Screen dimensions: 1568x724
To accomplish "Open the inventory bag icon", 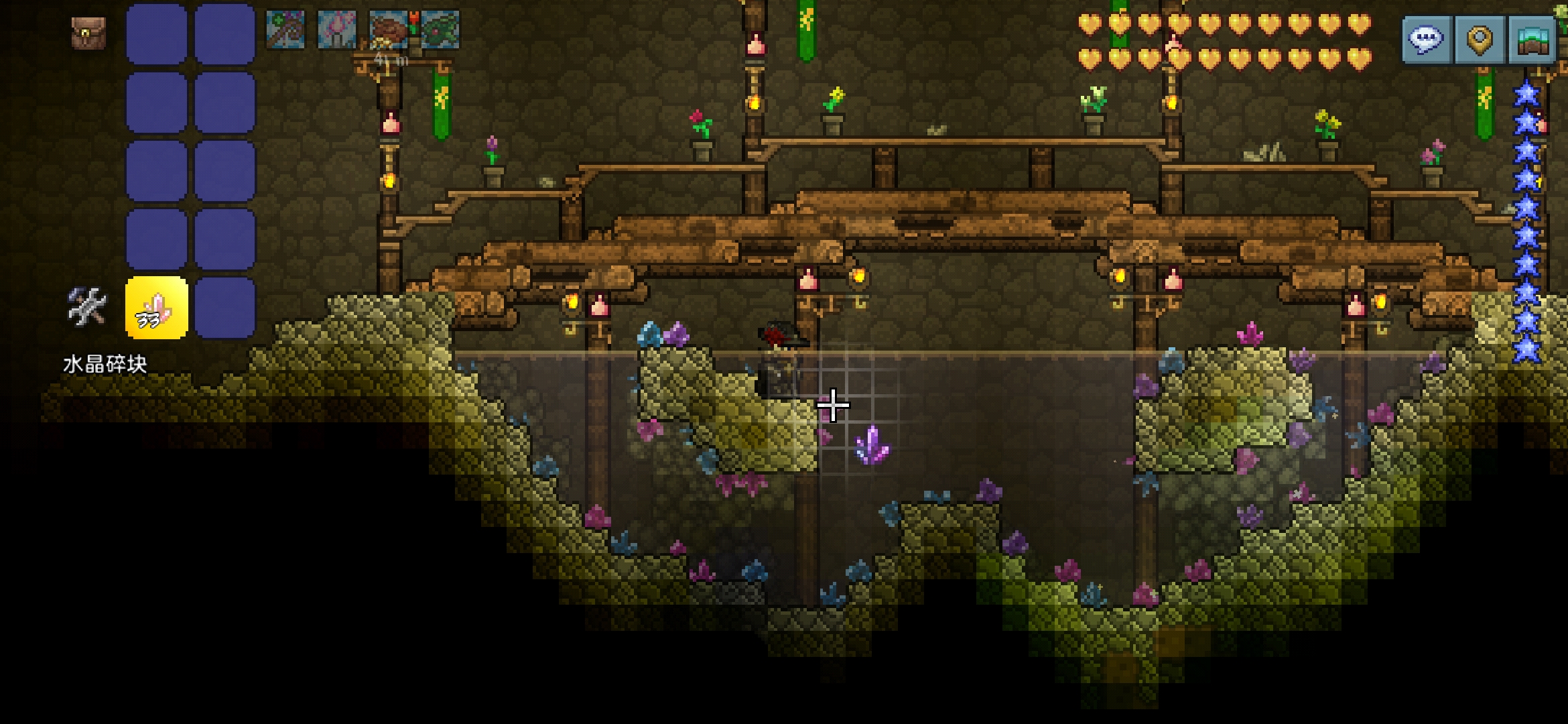I will coord(88,34).
